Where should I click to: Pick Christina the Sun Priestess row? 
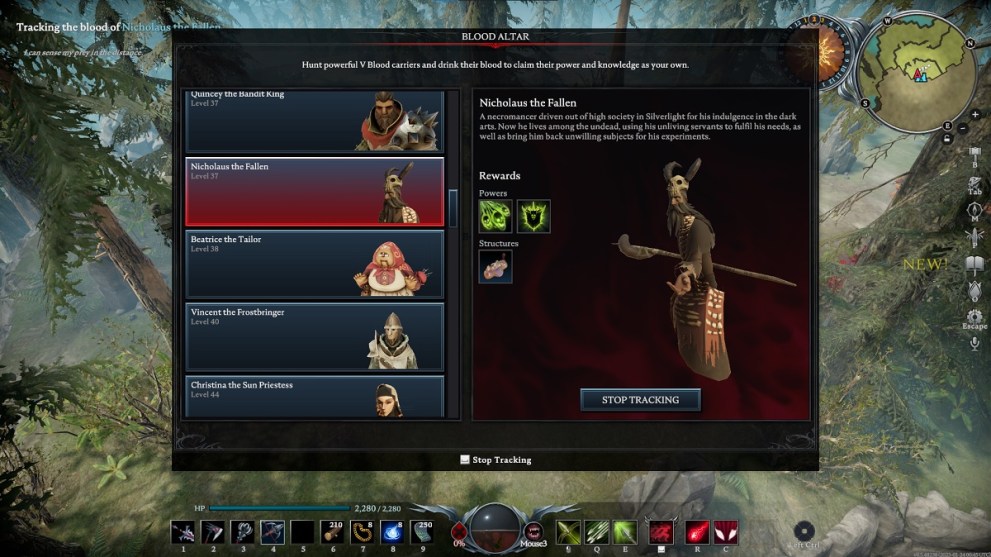tap(314, 397)
